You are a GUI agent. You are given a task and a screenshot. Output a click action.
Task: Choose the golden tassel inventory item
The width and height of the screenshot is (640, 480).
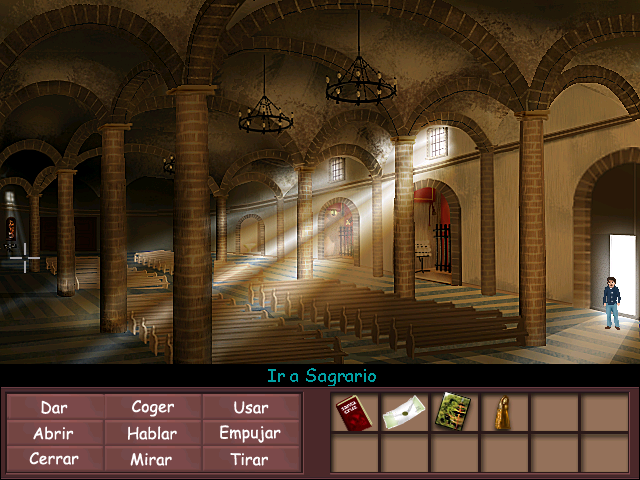click(503, 412)
